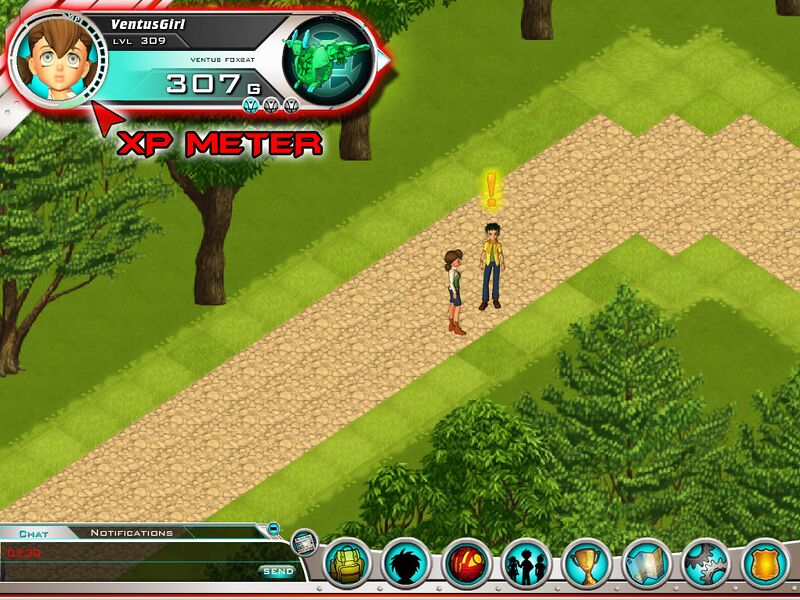The image size is (800, 600).
Task: Send the chat message
Action: tap(278, 571)
